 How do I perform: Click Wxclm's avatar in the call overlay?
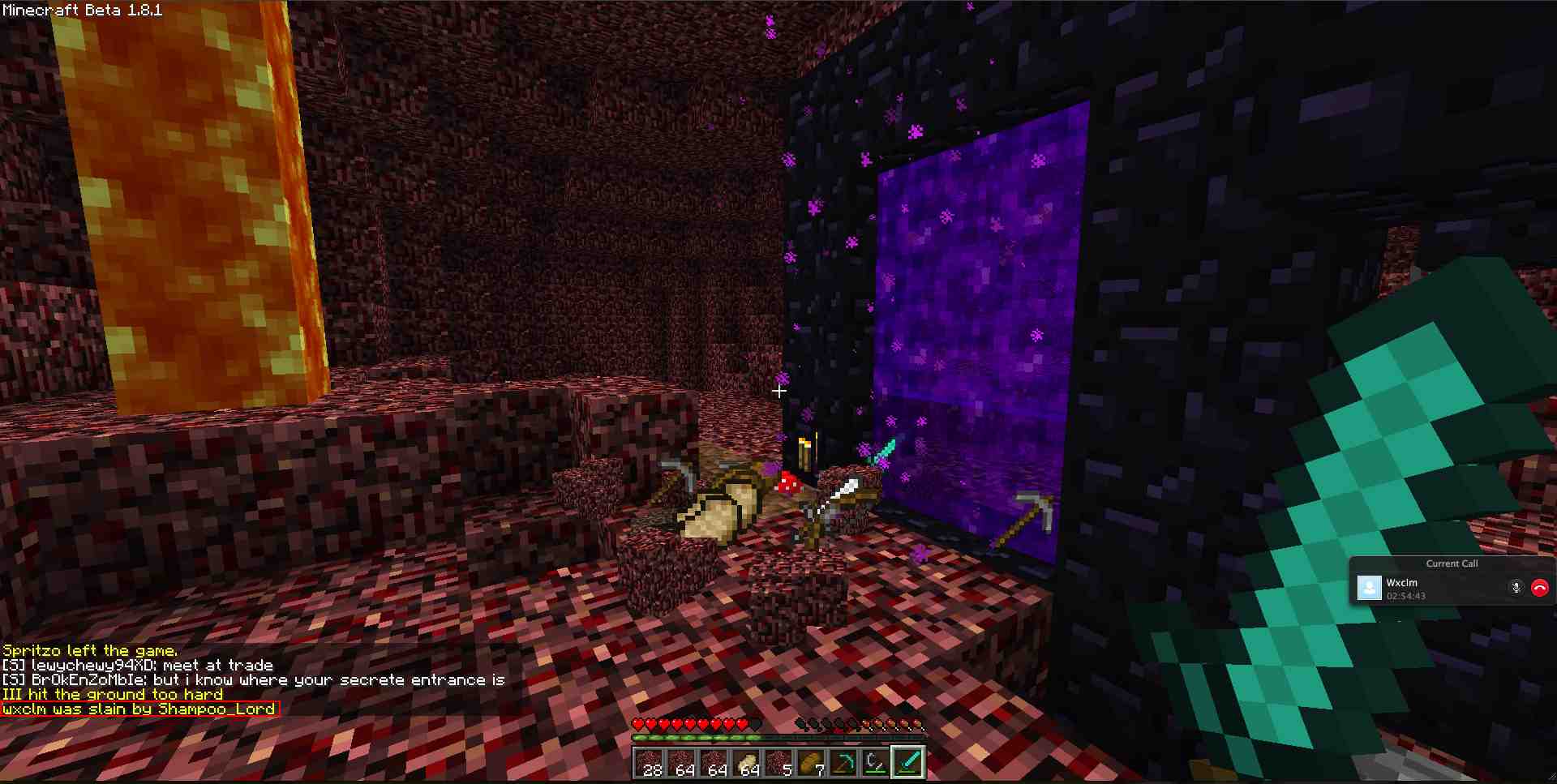[x=1369, y=588]
